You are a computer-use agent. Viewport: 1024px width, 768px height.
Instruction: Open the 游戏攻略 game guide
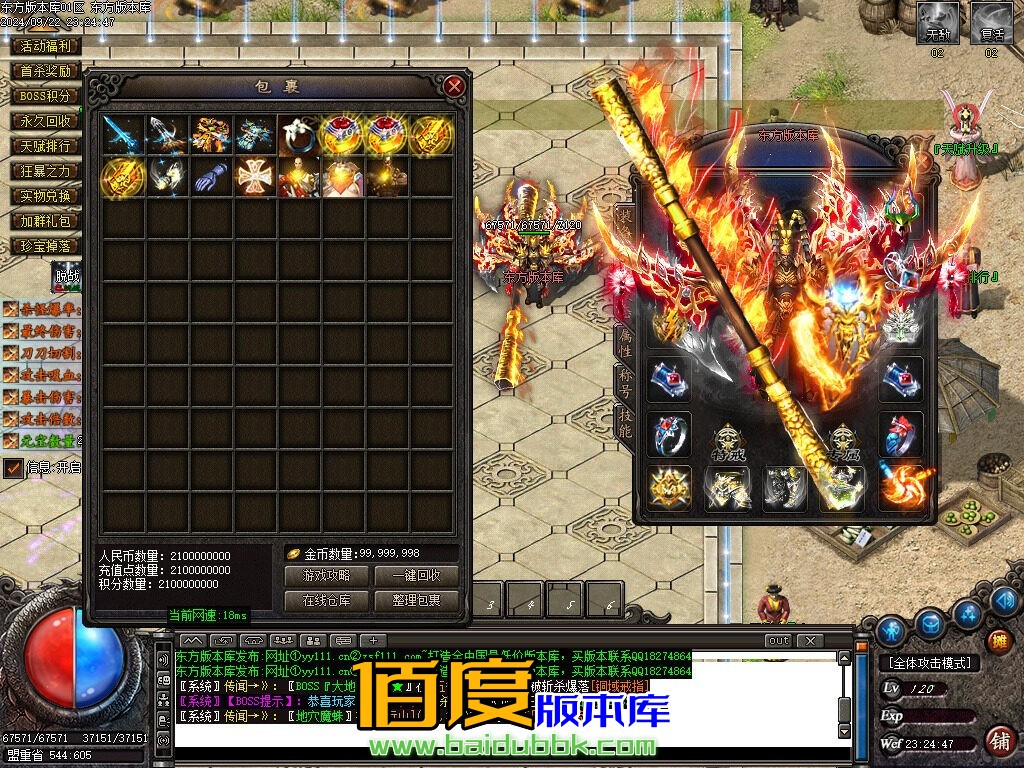tap(326, 576)
